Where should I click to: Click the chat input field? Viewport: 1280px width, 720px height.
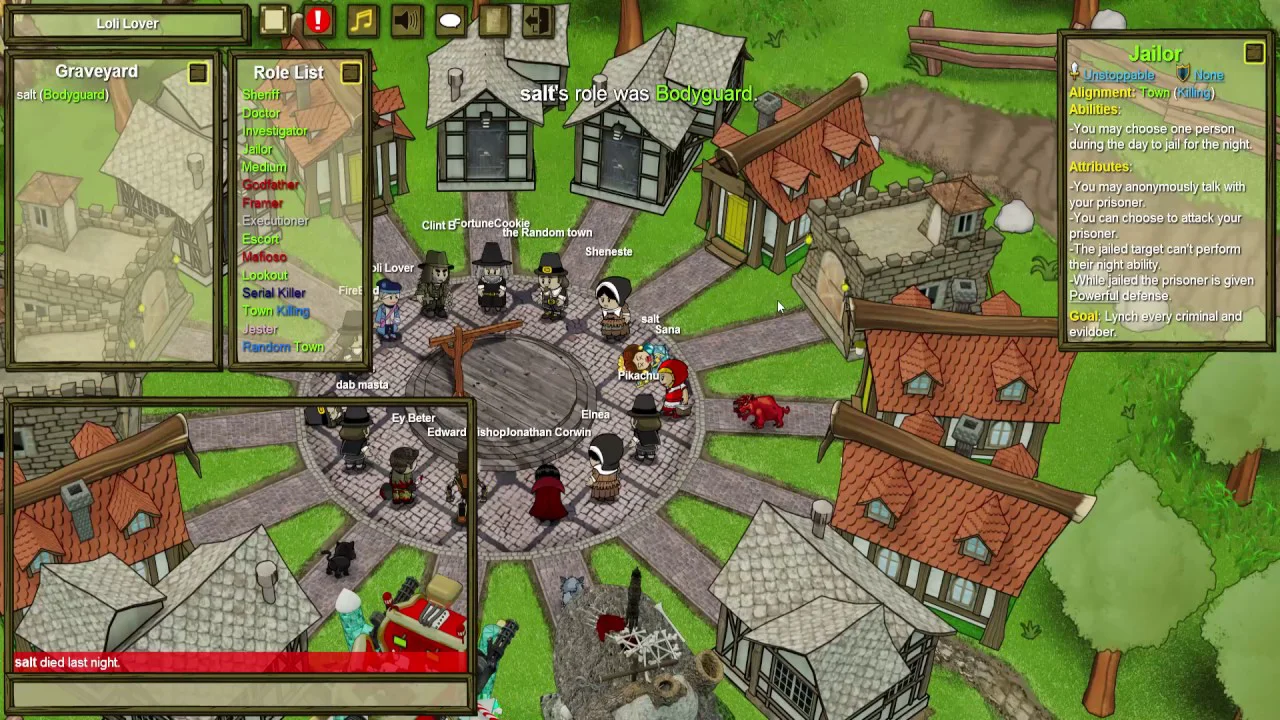(x=240, y=692)
